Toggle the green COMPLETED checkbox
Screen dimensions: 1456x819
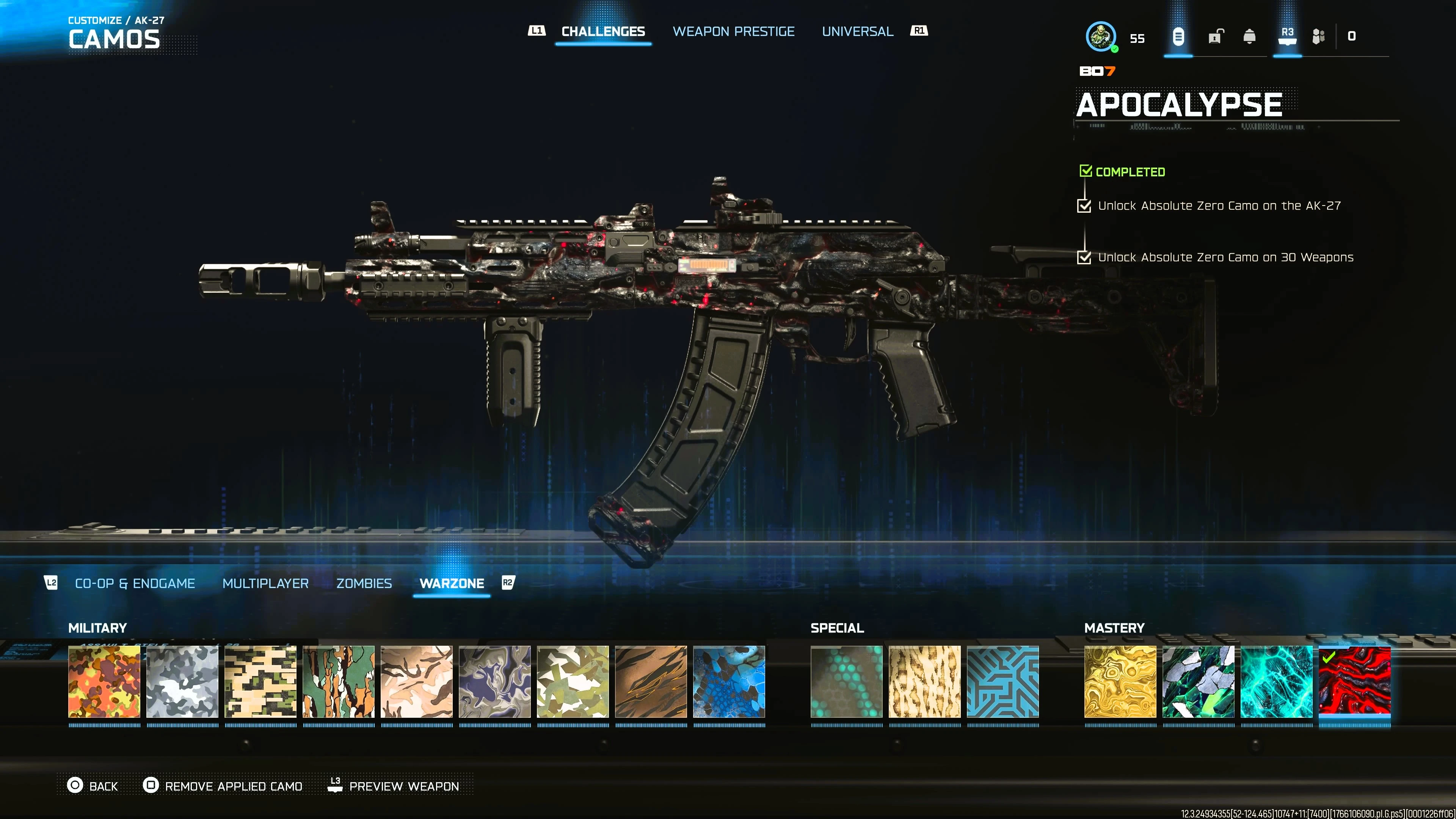tap(1086, 171)
